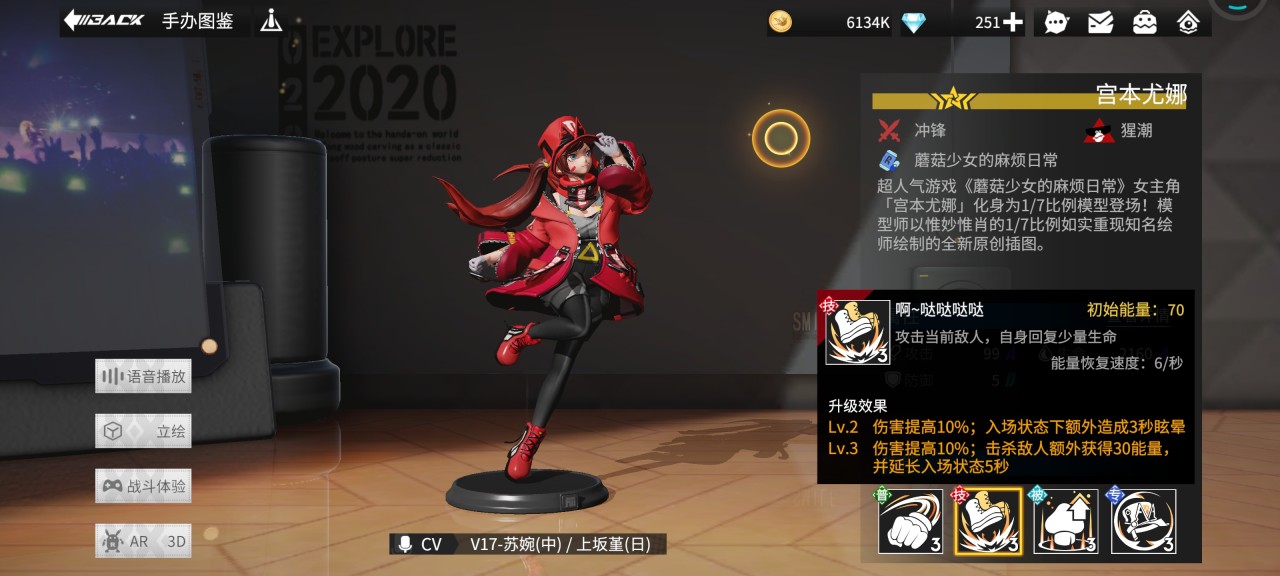Image resolution: width=1280 pixels, height=576 pixels.
Task: Open the house-with-eye home icon
Action: tap(1188, 22)
